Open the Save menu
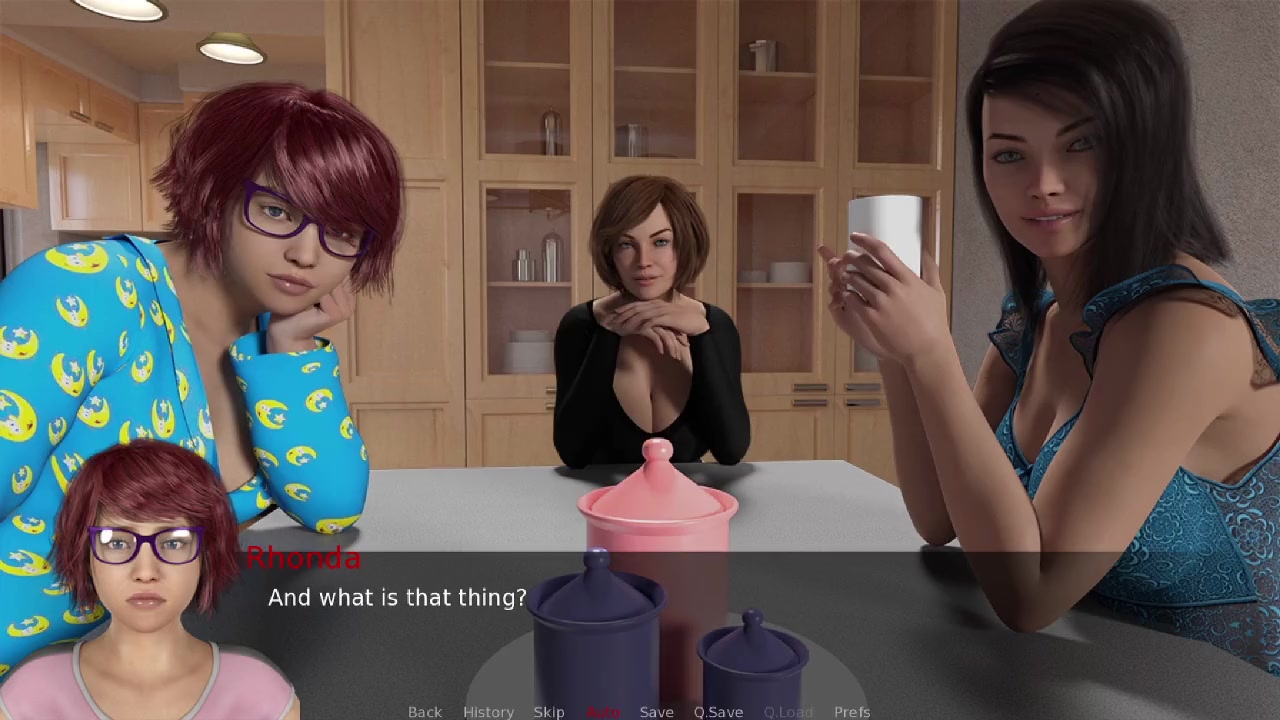 656,711
